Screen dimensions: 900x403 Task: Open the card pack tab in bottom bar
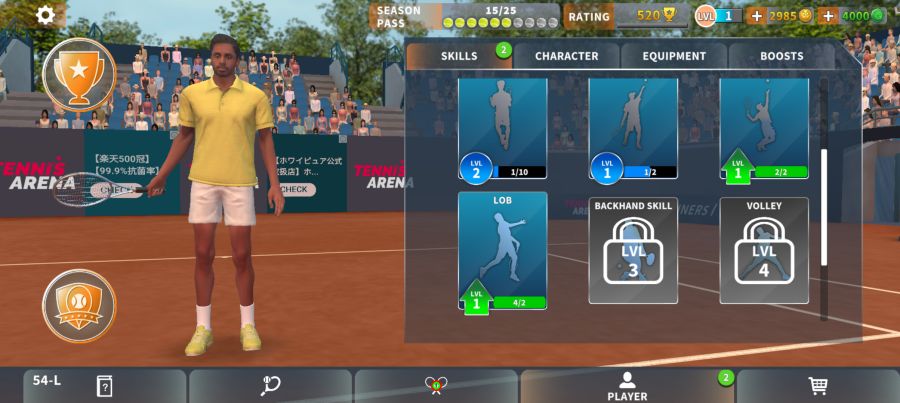[x=104, y=386]
